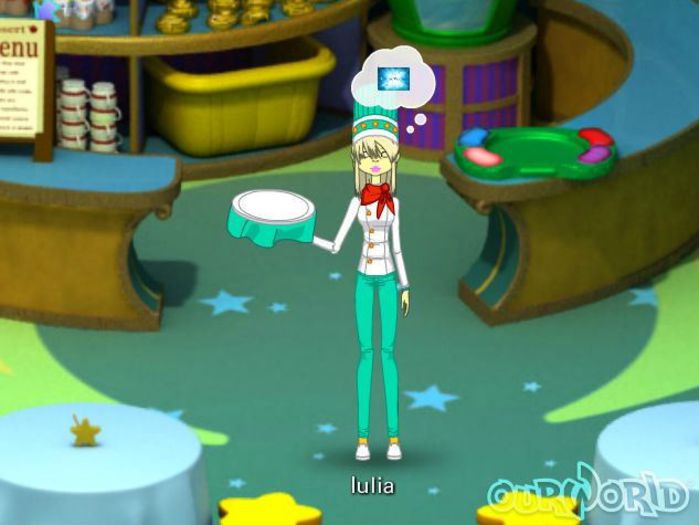This screenshot has height=525, width=699.
Task: Click the ourWorld logo watermark
Action: click(589, 493)
